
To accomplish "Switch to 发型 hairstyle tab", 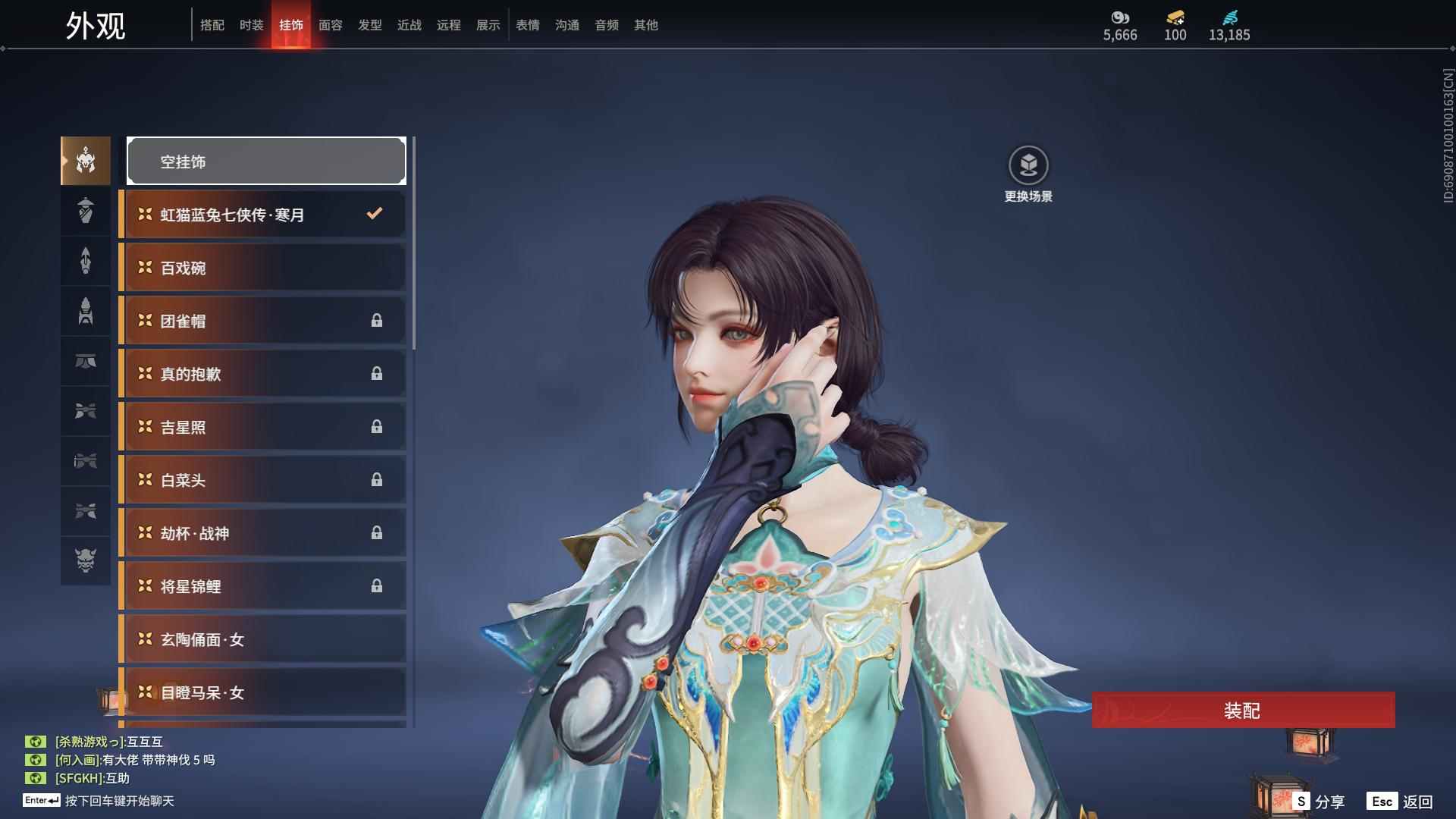I will click(370, 25).
